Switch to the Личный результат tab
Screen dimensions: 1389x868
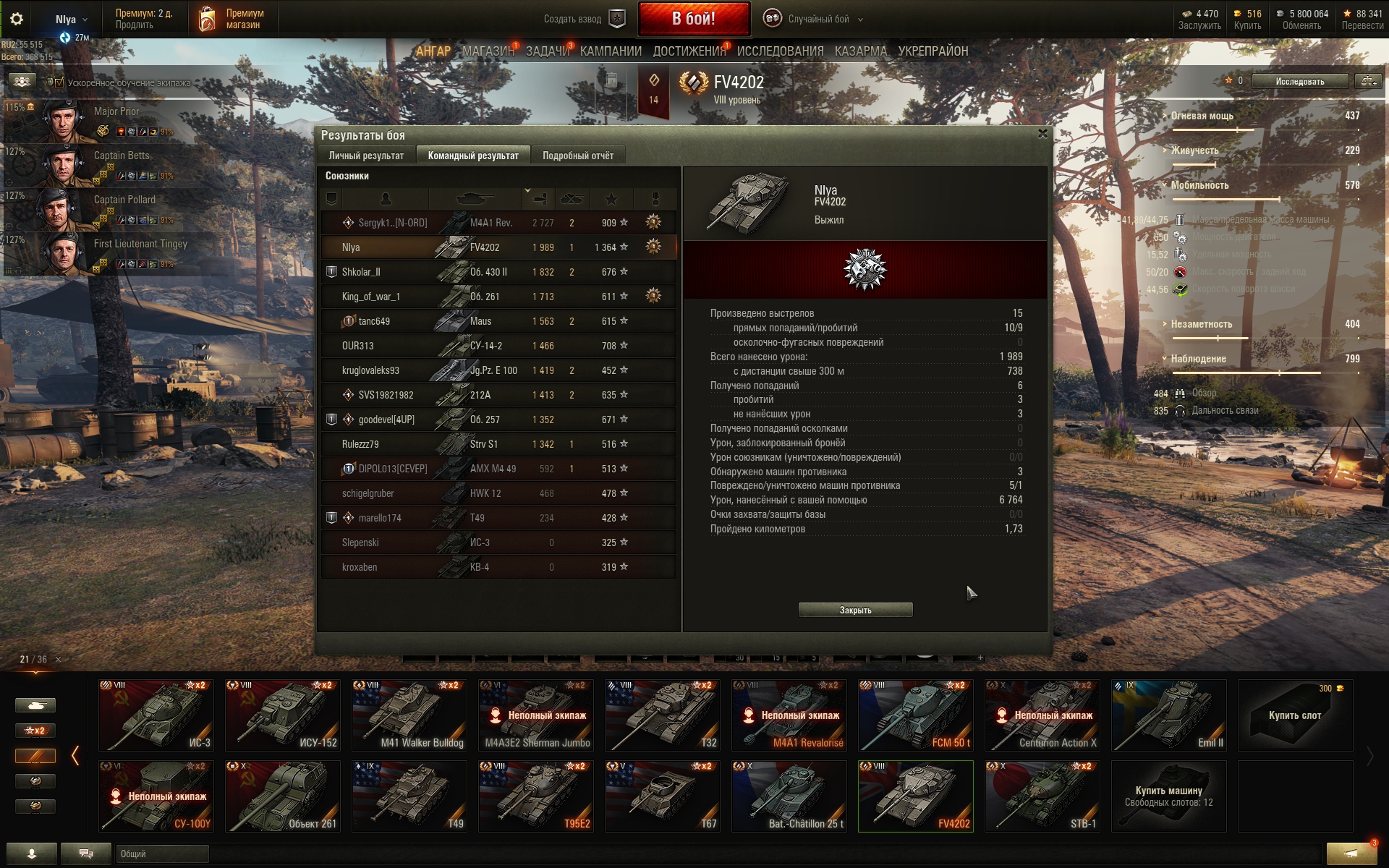tap(366, 156)
